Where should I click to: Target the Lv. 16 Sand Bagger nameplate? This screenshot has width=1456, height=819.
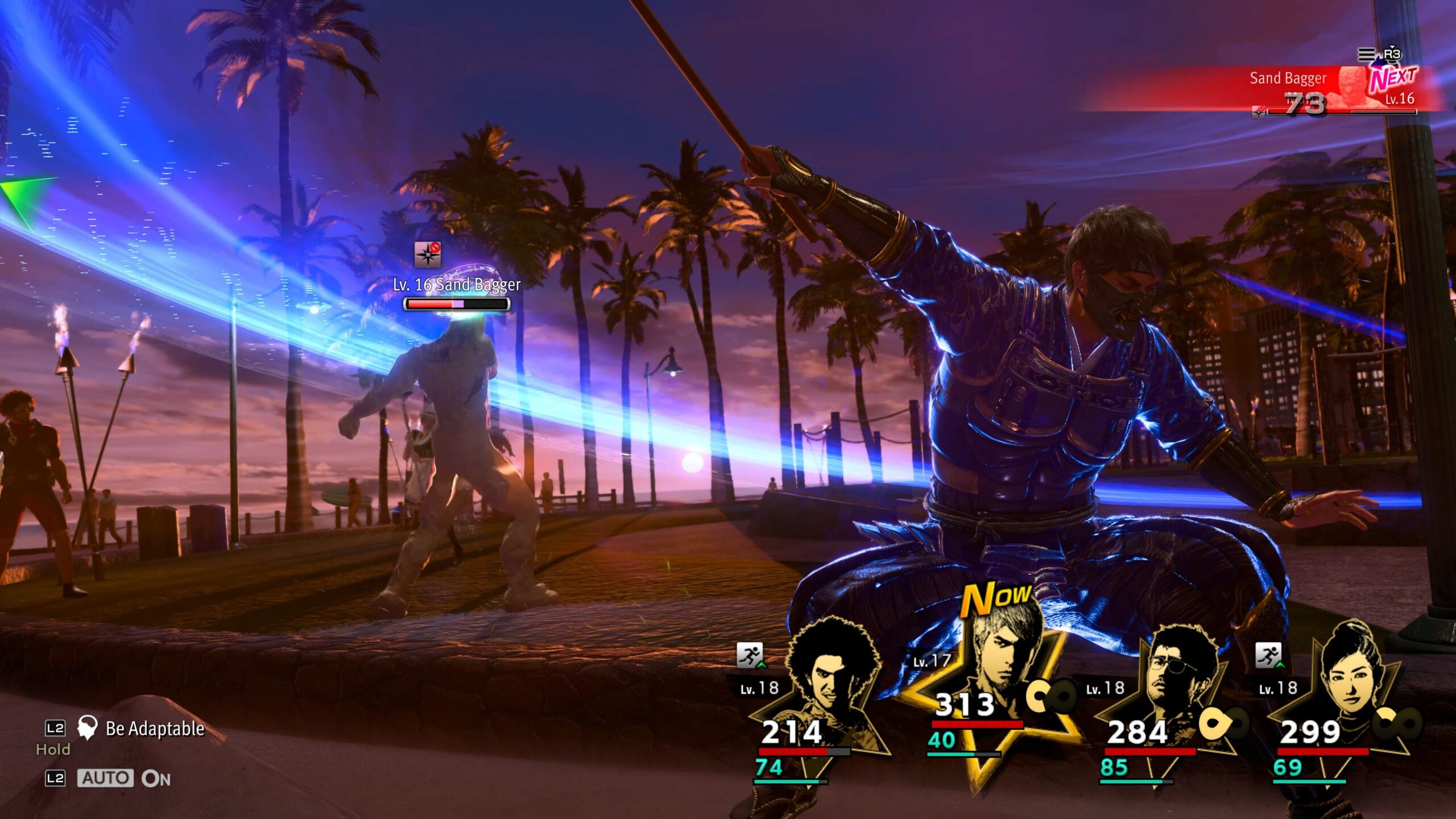coord(457,285)
